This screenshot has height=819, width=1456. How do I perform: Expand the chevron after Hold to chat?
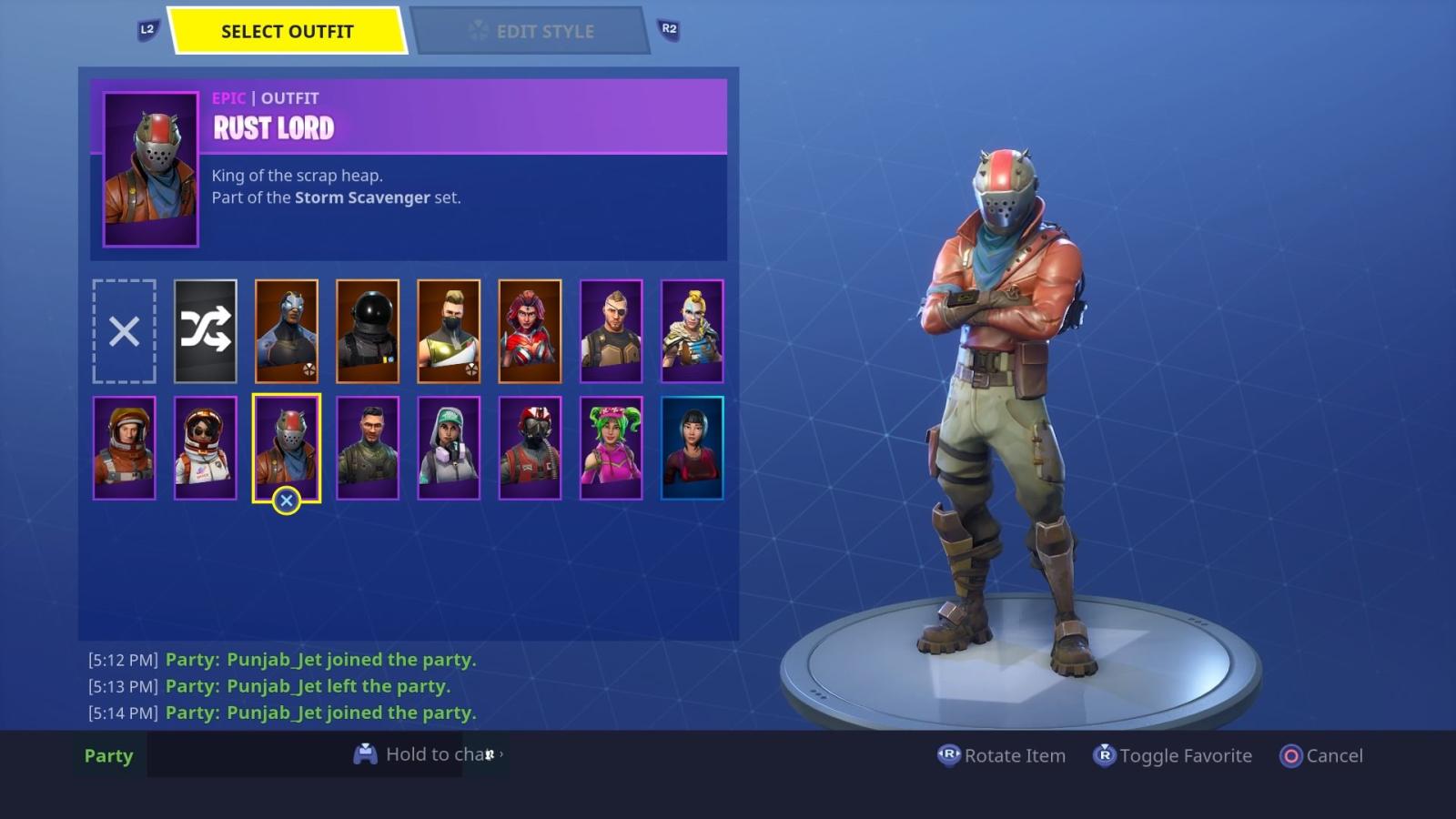click(x=500, y=755)
